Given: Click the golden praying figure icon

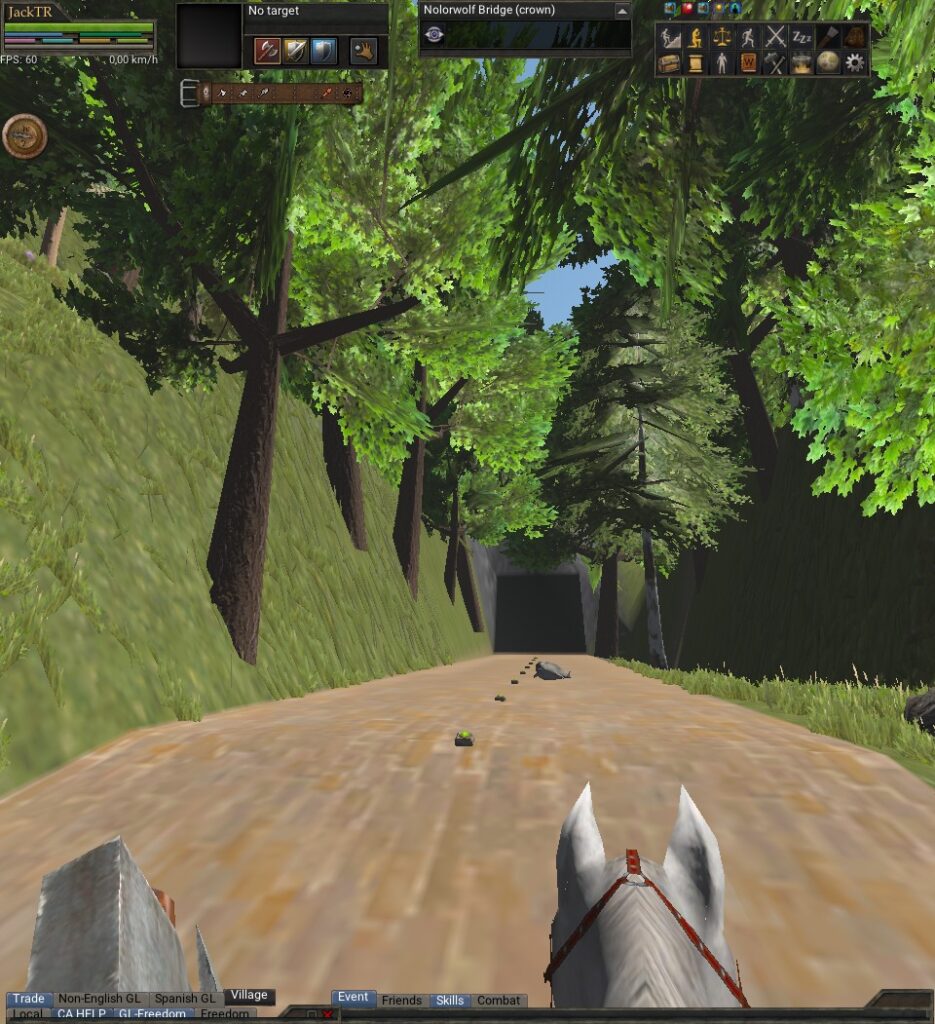Looking at the screenshot, I should [x=695, y=38].
